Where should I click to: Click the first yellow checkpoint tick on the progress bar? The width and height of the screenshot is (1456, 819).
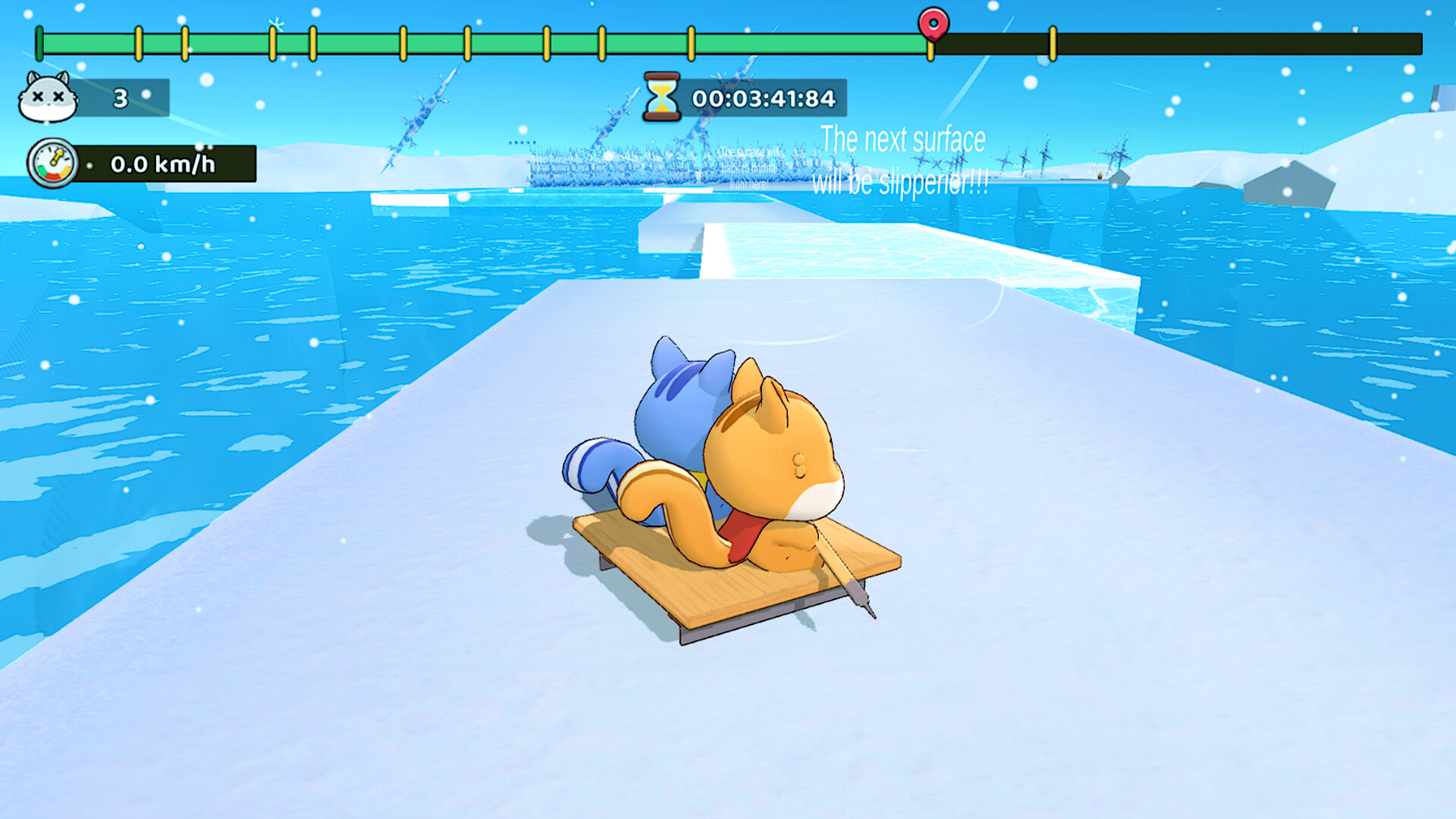pos(138,44)
